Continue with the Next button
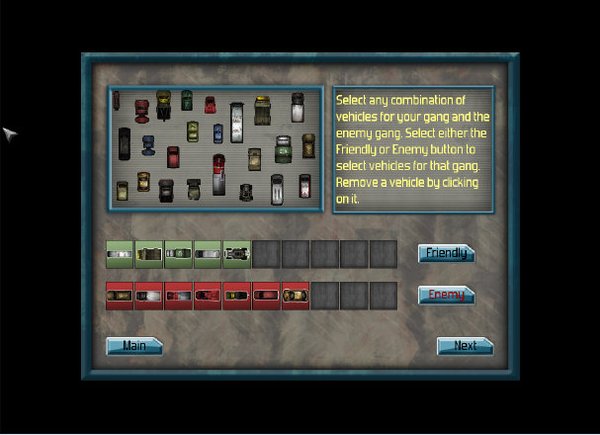Image resolution: width=600 pixels, height=435 pixels. (465, 346)
